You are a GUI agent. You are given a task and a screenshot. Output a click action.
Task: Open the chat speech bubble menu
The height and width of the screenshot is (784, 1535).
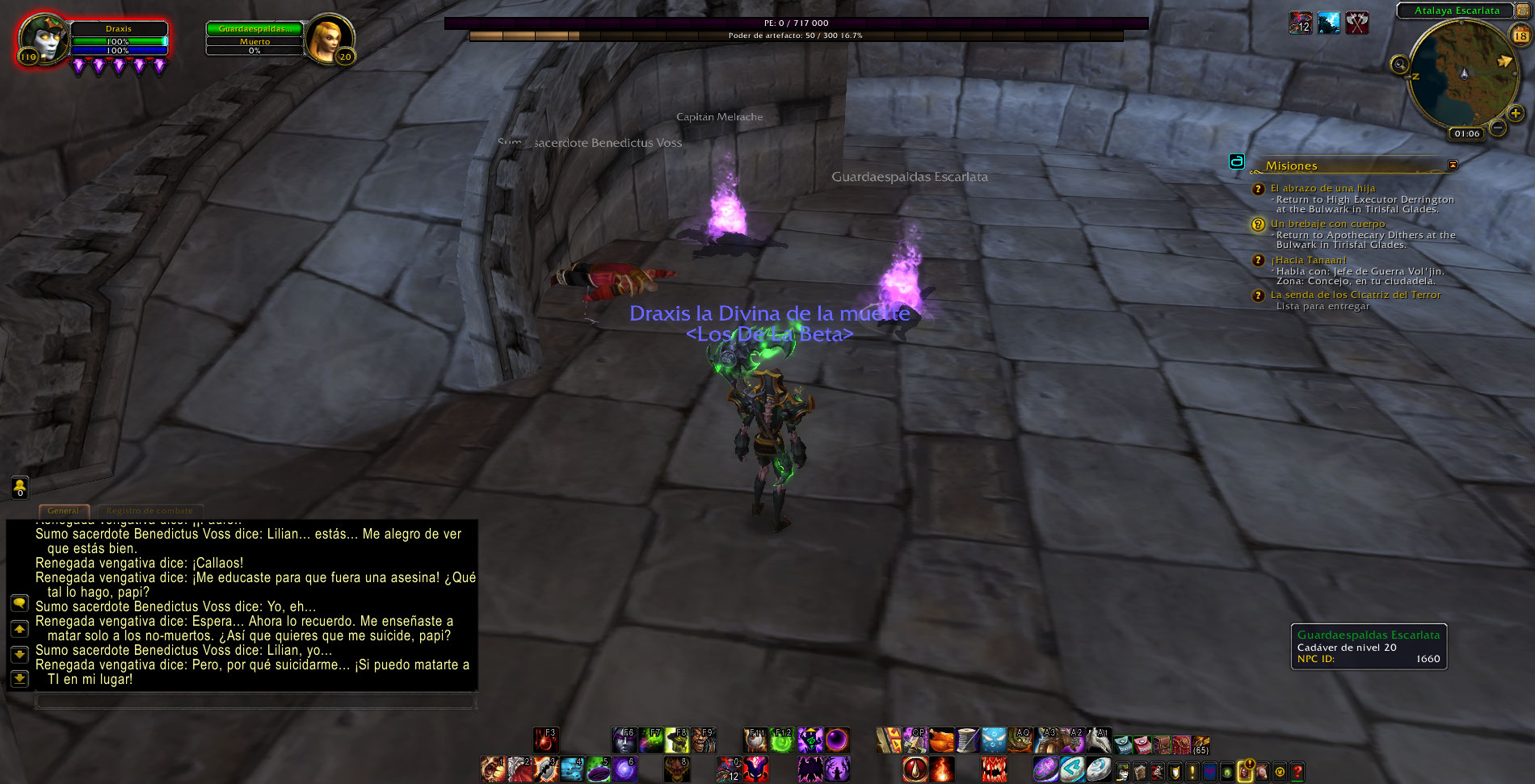(19, 603)
